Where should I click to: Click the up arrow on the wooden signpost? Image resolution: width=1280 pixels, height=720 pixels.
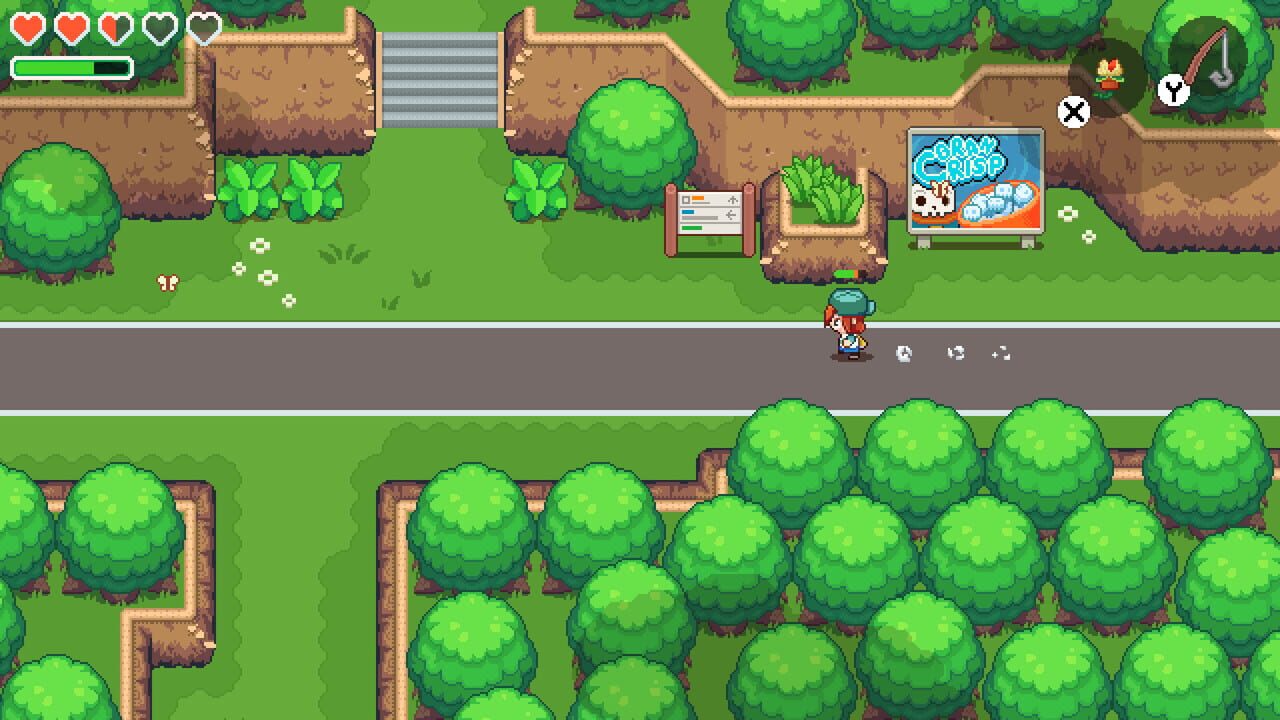pos(733,200)
